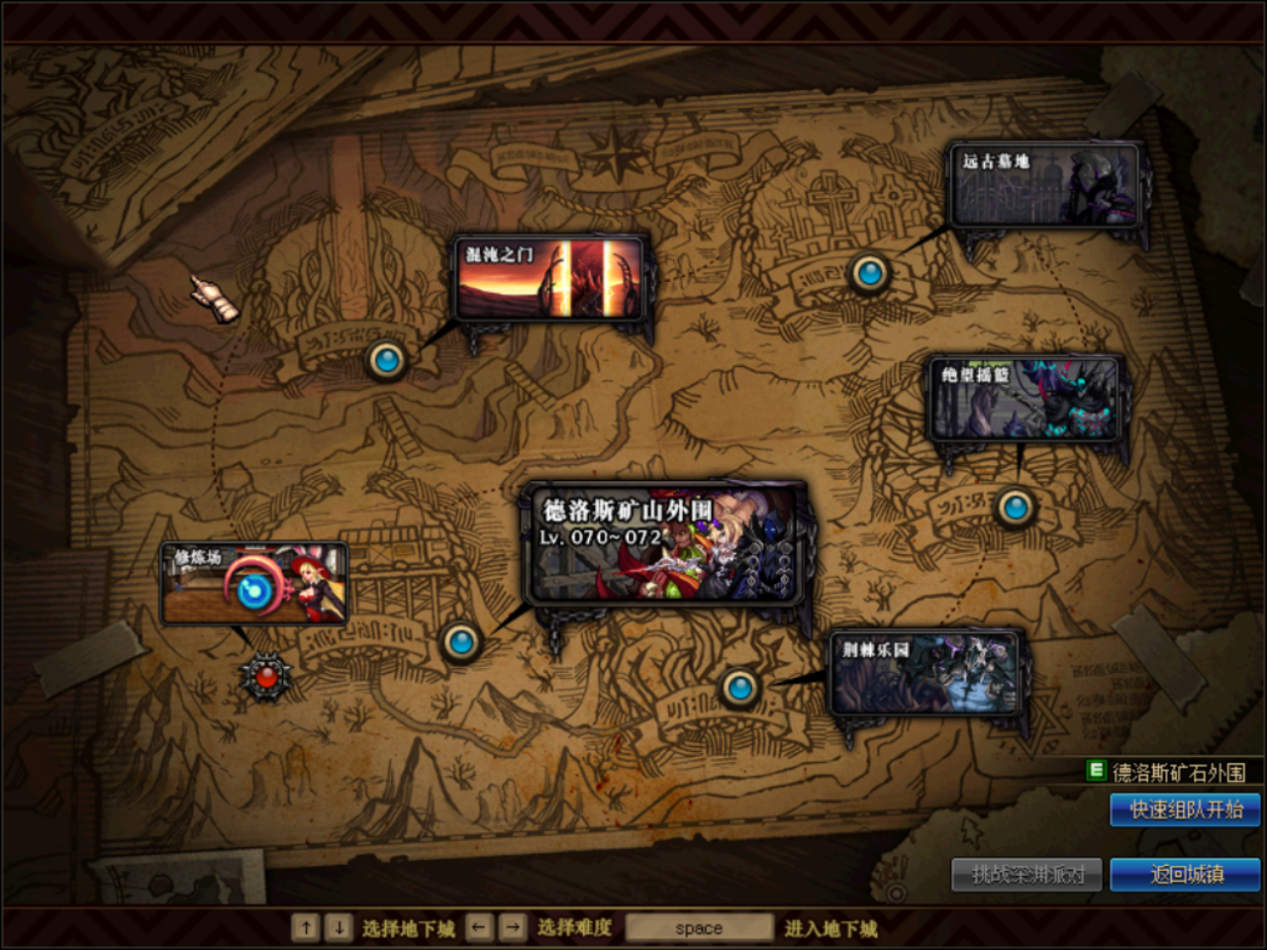
Task: Return to town with 返回城镇
Action: 1185,874
